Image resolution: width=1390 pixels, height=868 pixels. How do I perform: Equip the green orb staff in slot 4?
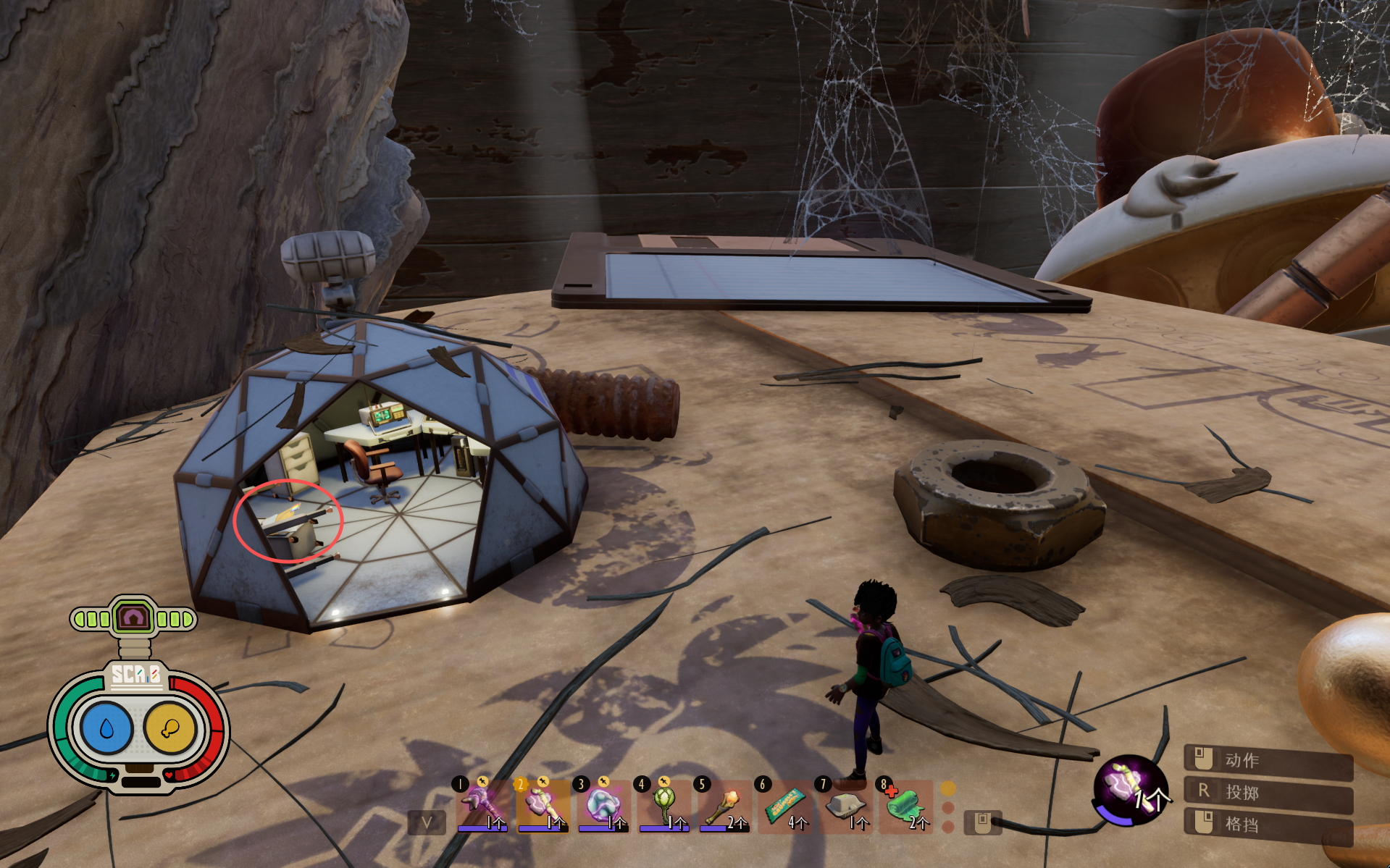(663, 805)
